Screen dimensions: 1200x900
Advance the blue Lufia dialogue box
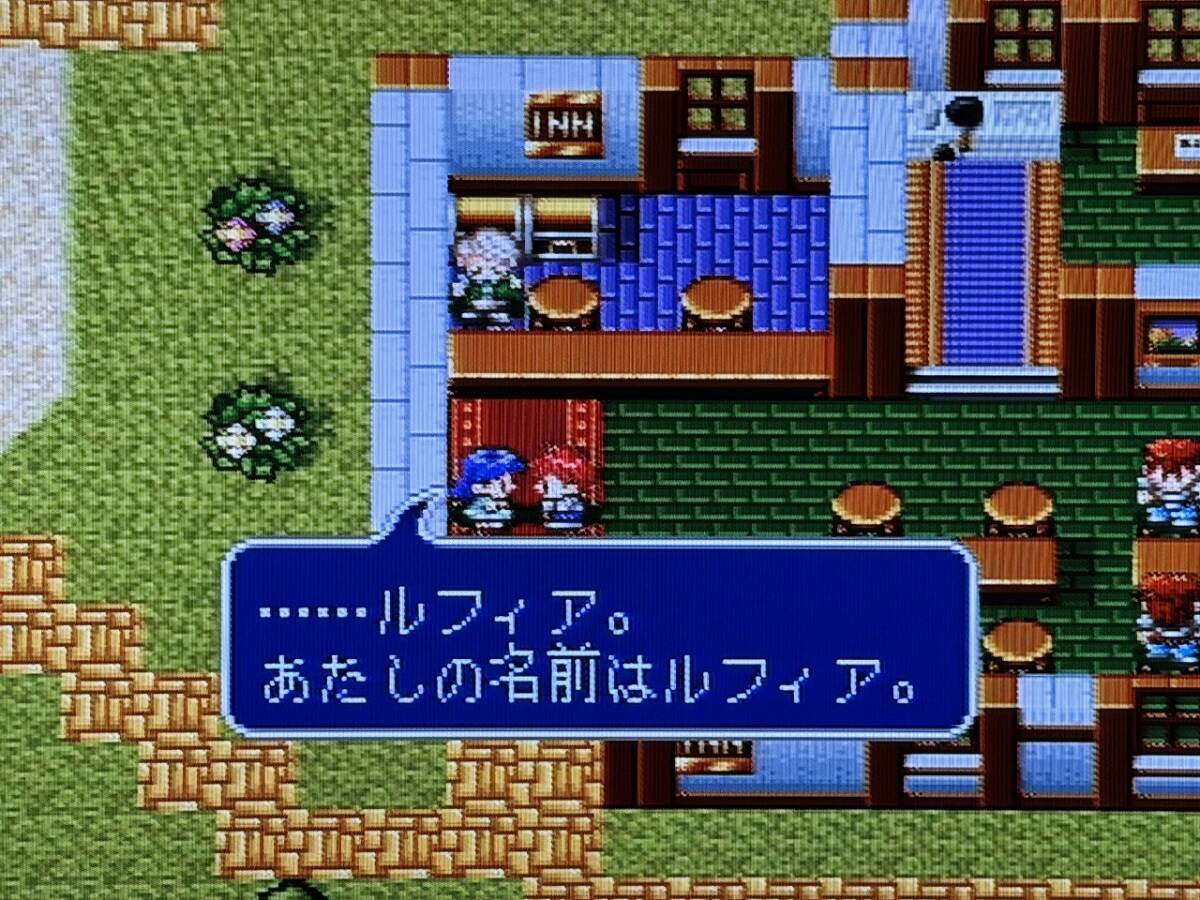[x=598, y=640]
